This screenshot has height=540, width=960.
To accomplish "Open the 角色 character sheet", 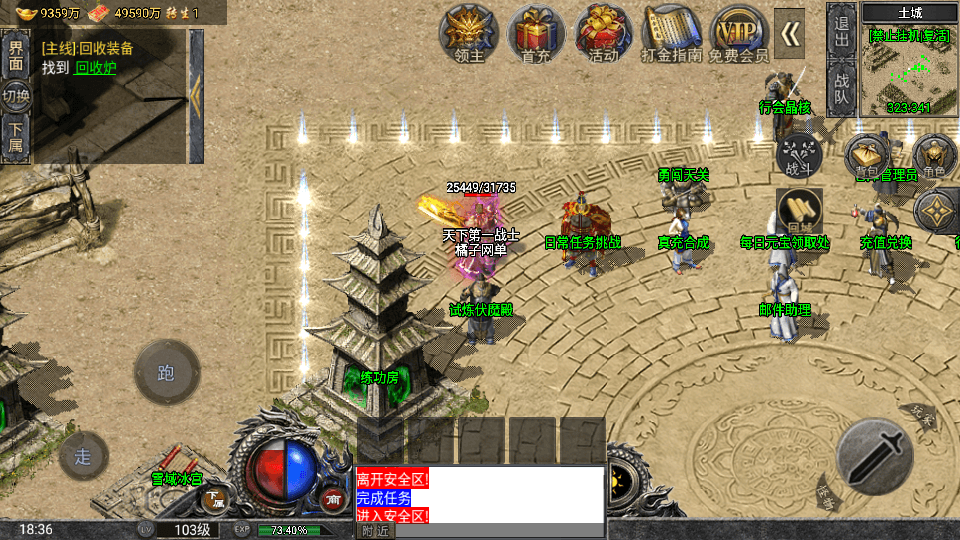I will point(935,156).
